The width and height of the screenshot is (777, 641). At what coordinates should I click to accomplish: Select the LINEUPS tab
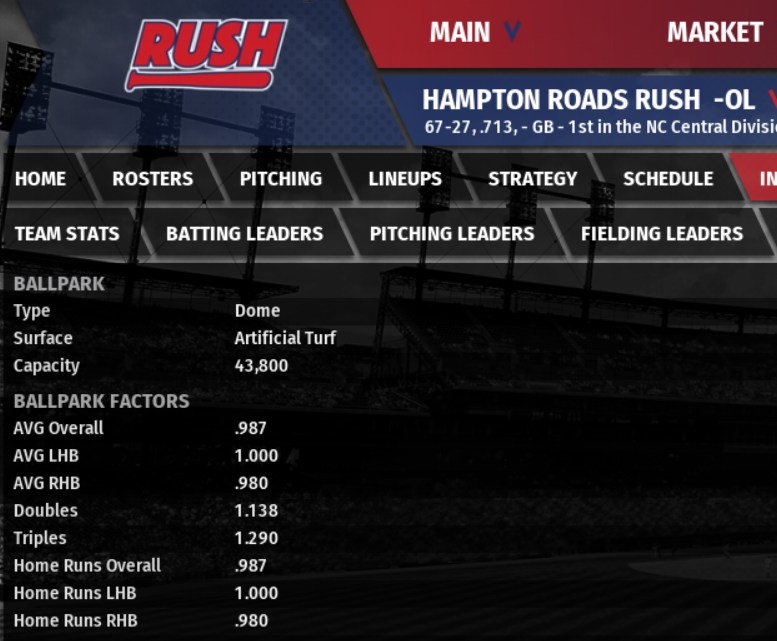pyautogui.click(x=405, y=179)
